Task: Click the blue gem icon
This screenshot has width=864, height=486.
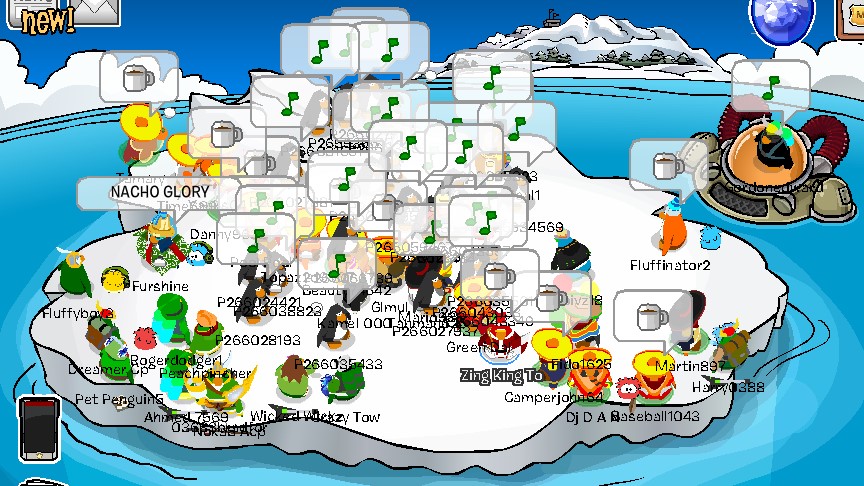Action: [782, 18]
